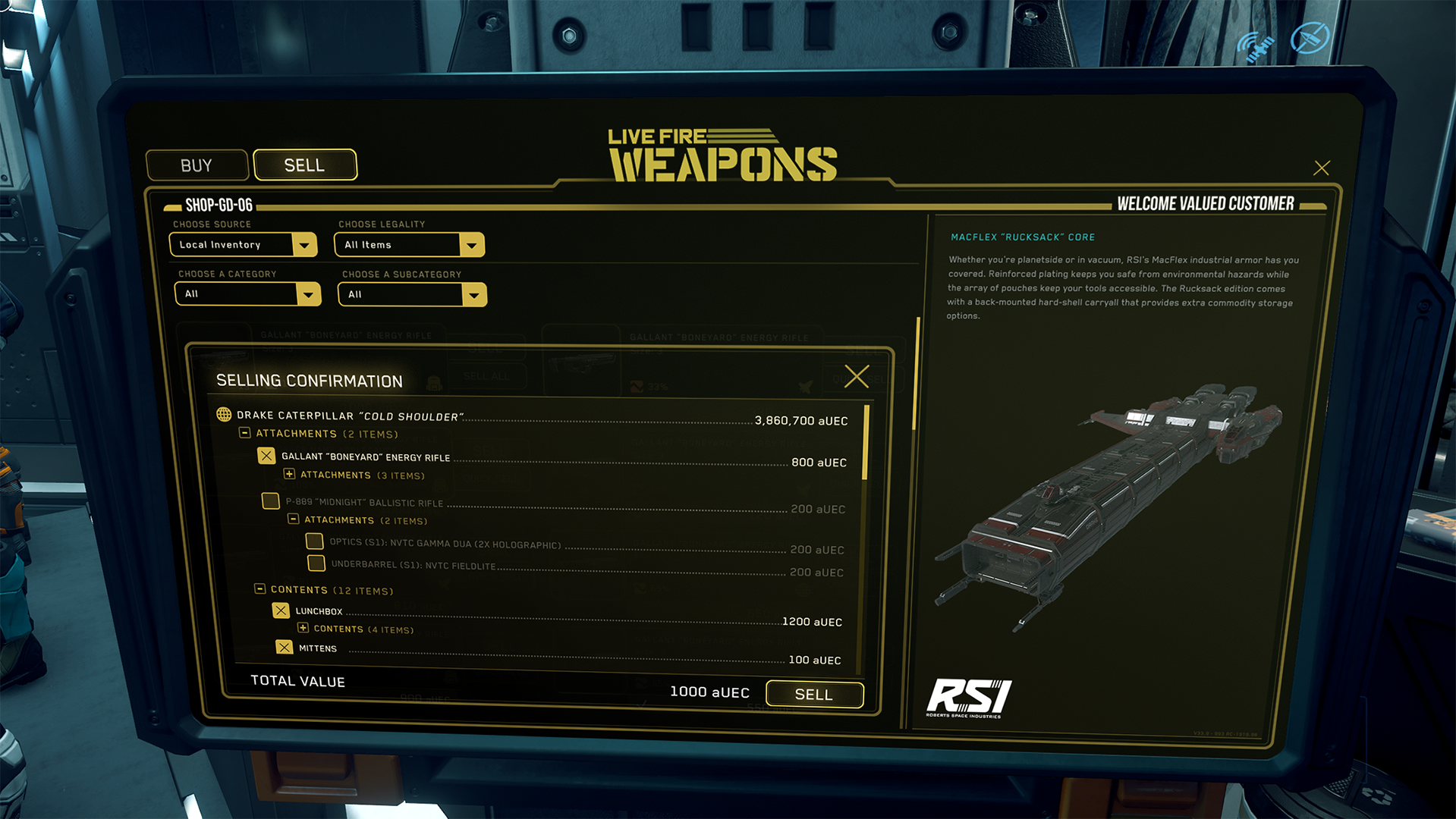Uncheck the Gallant Boneyard Energy Rifle checkbox

[x=266, y=456]
